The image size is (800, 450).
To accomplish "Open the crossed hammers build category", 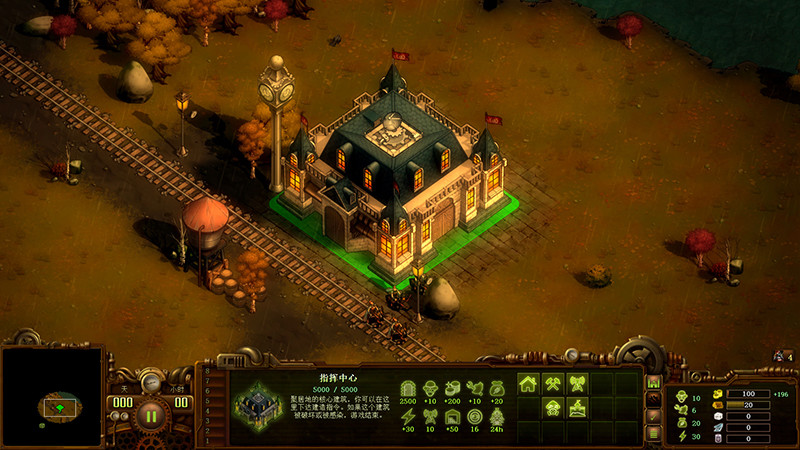I will pos(552,383).
